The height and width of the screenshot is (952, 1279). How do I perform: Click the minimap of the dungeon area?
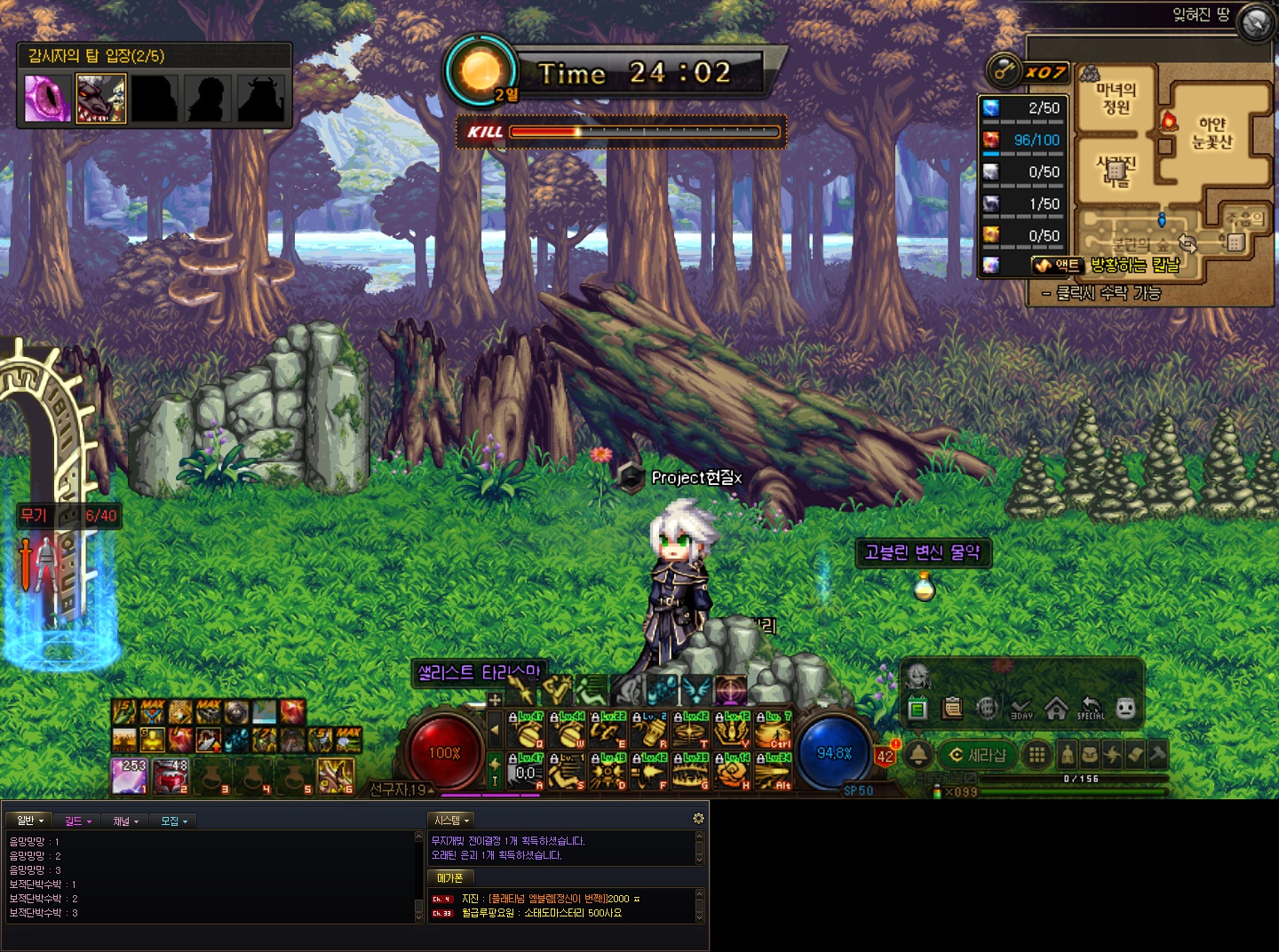click(1172, 169)
